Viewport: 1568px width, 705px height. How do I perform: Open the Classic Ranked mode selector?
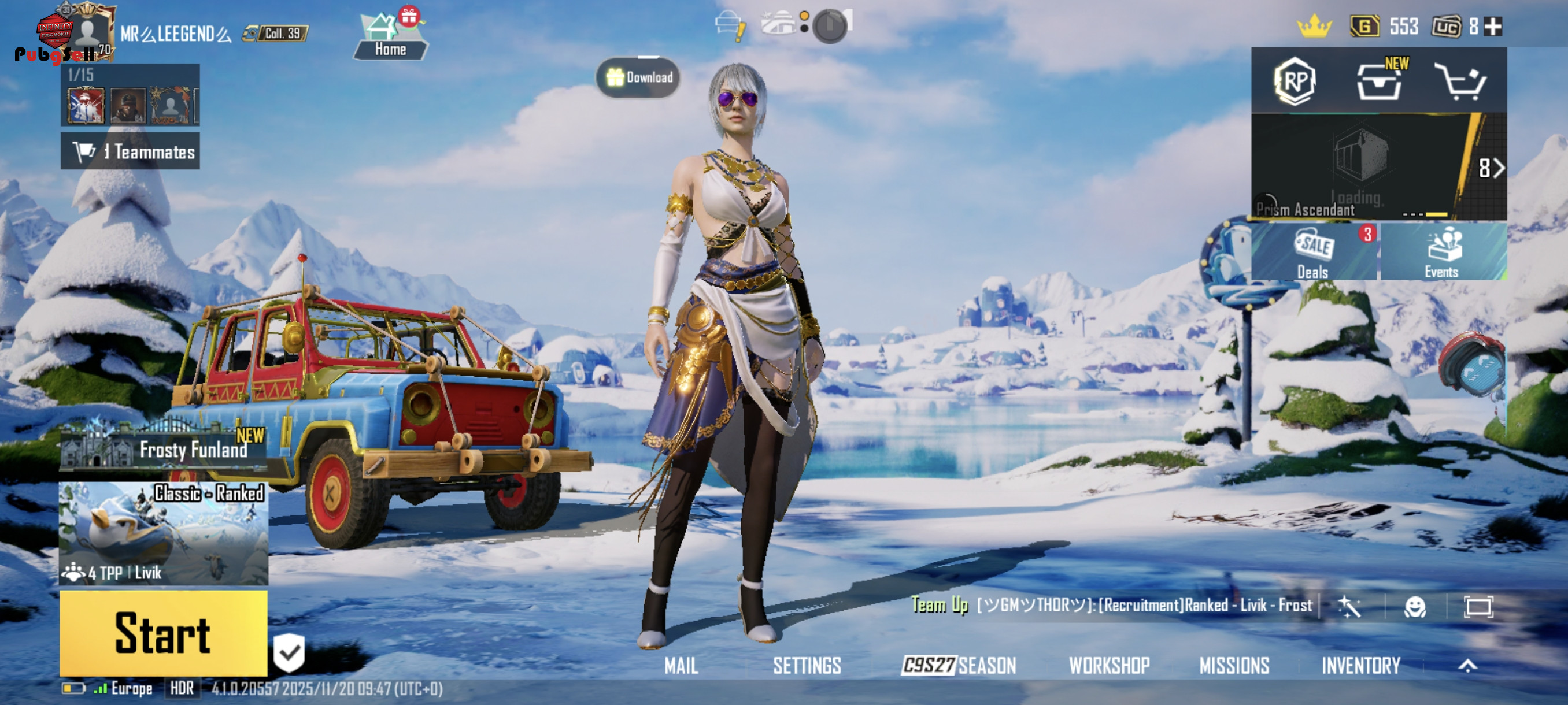pyautogui.click(x=163, y=533)
